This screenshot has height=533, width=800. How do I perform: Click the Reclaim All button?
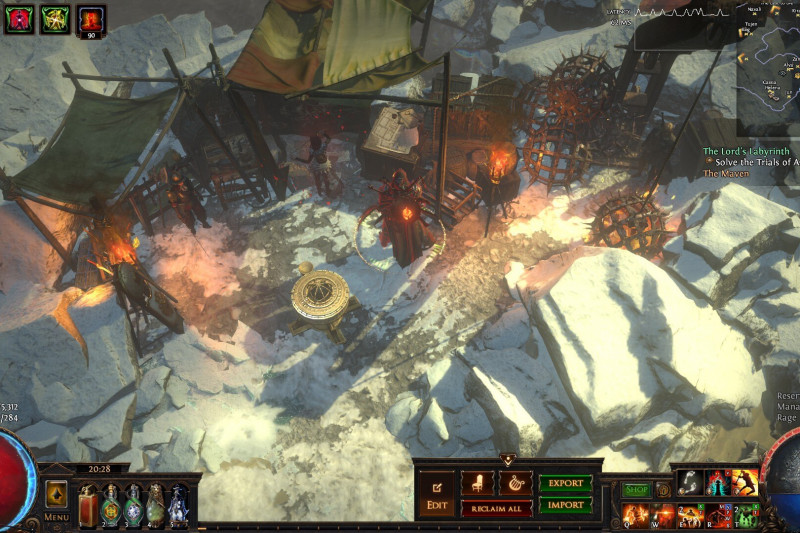(496, 509)
